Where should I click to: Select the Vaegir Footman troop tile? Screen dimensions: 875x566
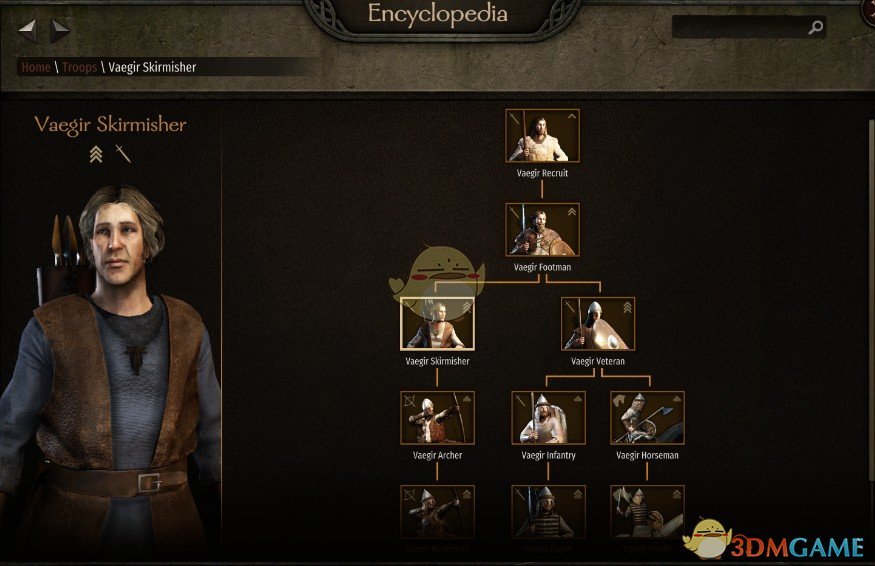coord(542,230)
